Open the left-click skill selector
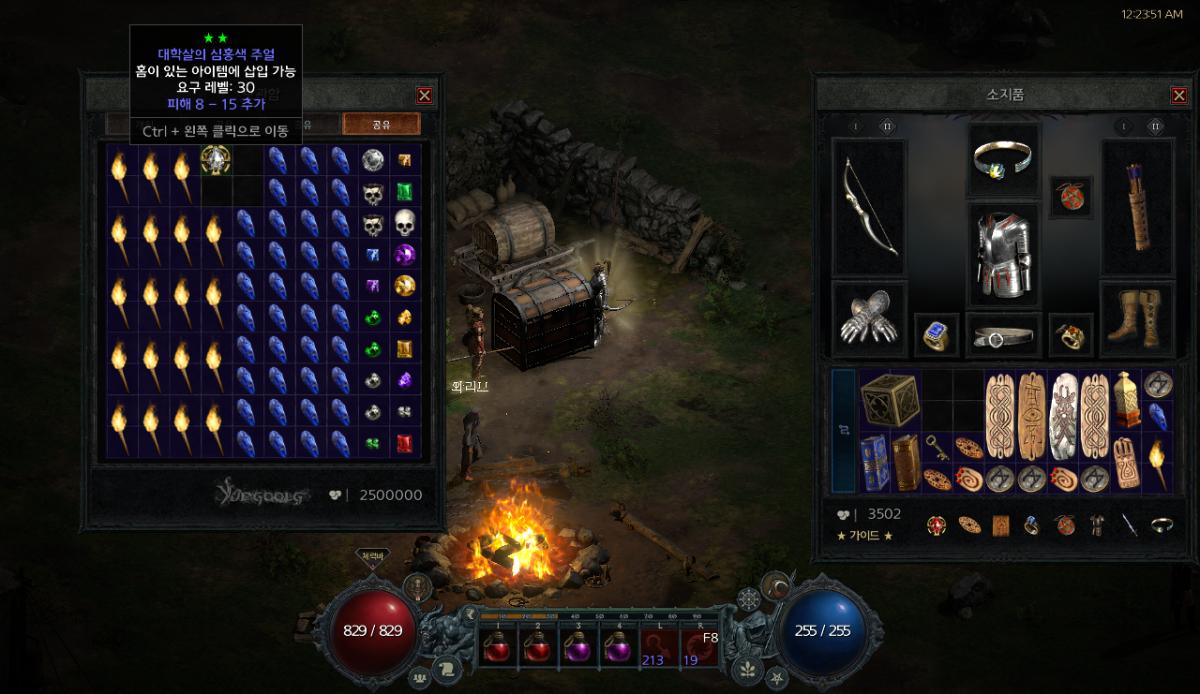Viewport: 1200px width, 694px height. 659,650
